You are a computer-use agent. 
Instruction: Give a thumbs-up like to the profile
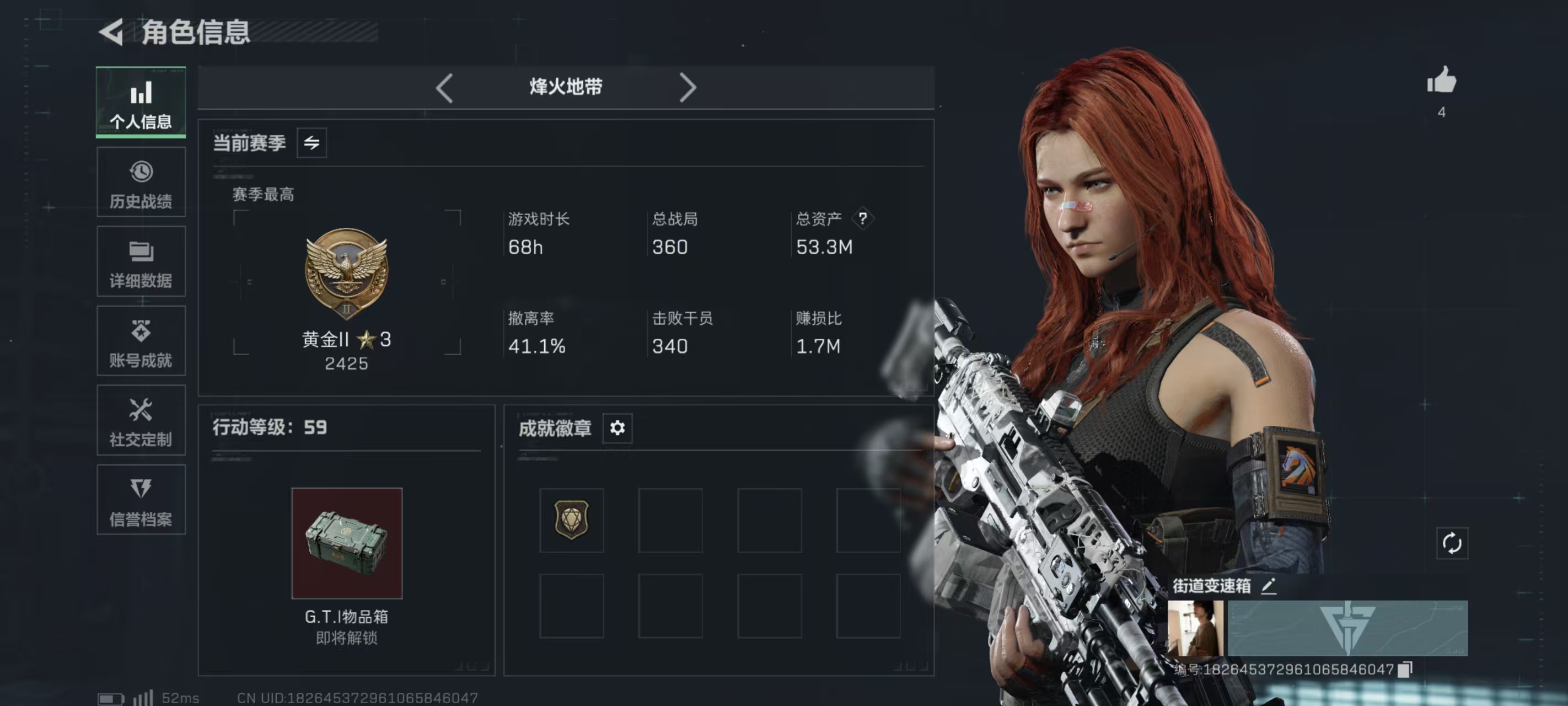click(x=1441, y=81)
